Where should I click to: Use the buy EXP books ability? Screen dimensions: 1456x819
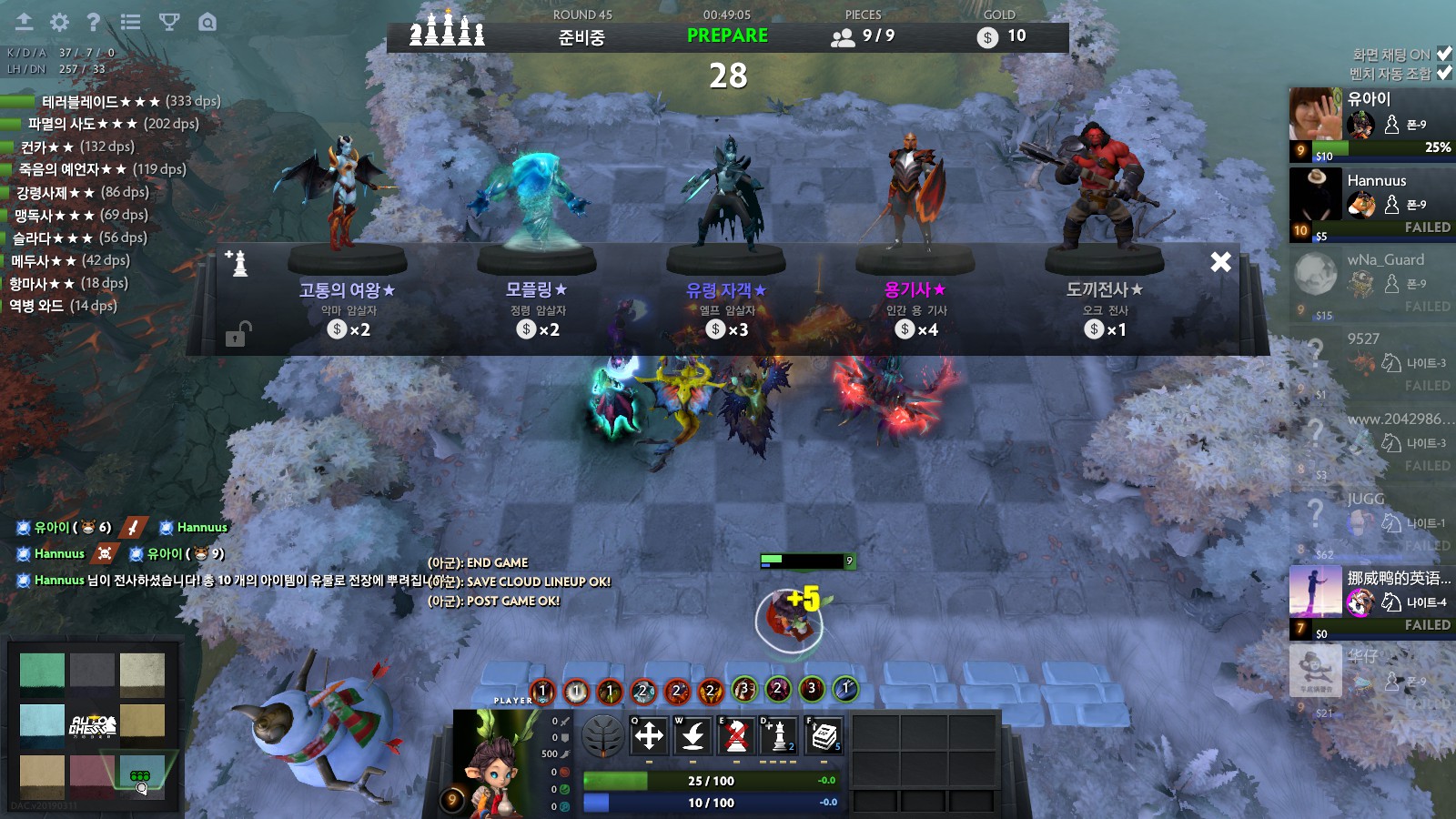point(824,735)
